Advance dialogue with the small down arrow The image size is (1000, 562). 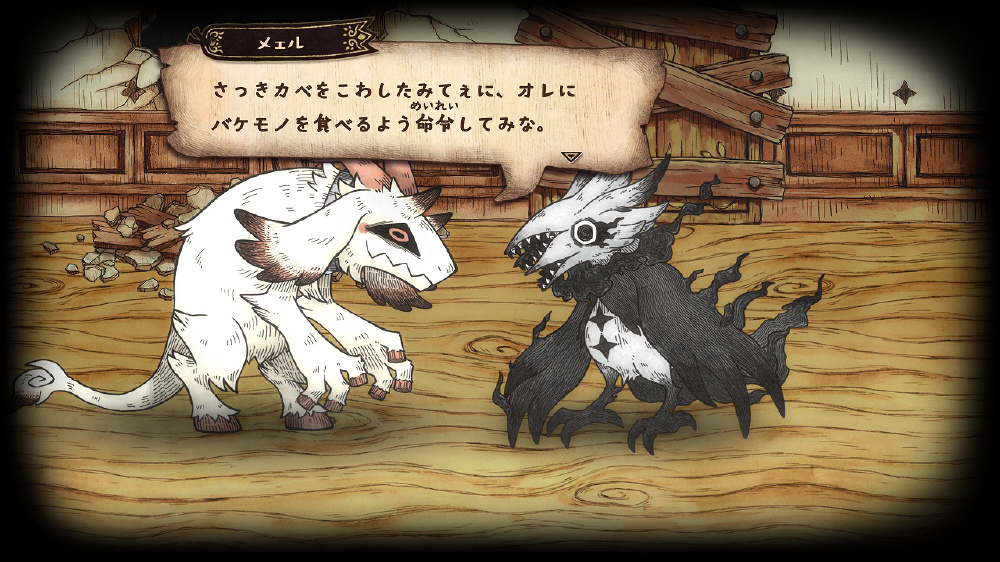[571, 157]
